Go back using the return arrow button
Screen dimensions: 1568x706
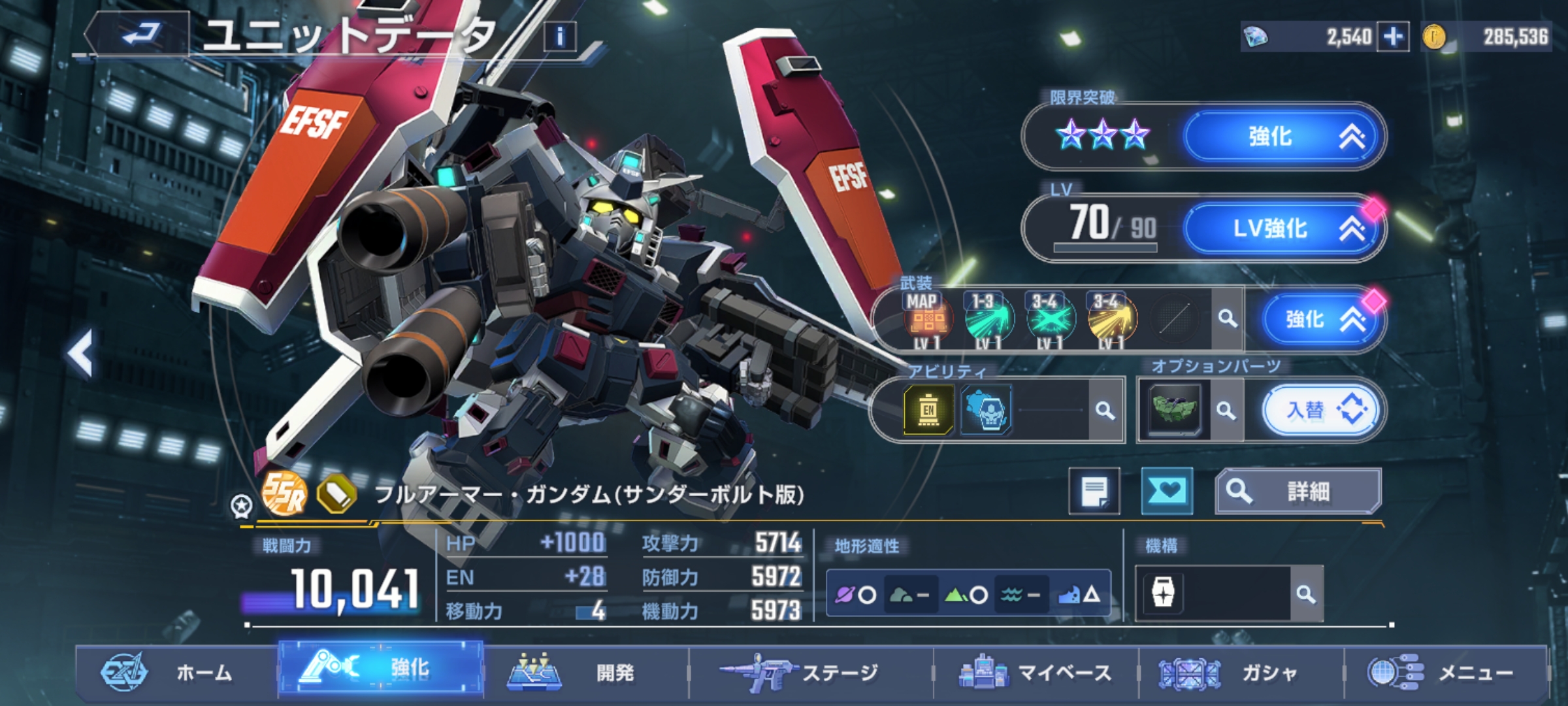140,33
